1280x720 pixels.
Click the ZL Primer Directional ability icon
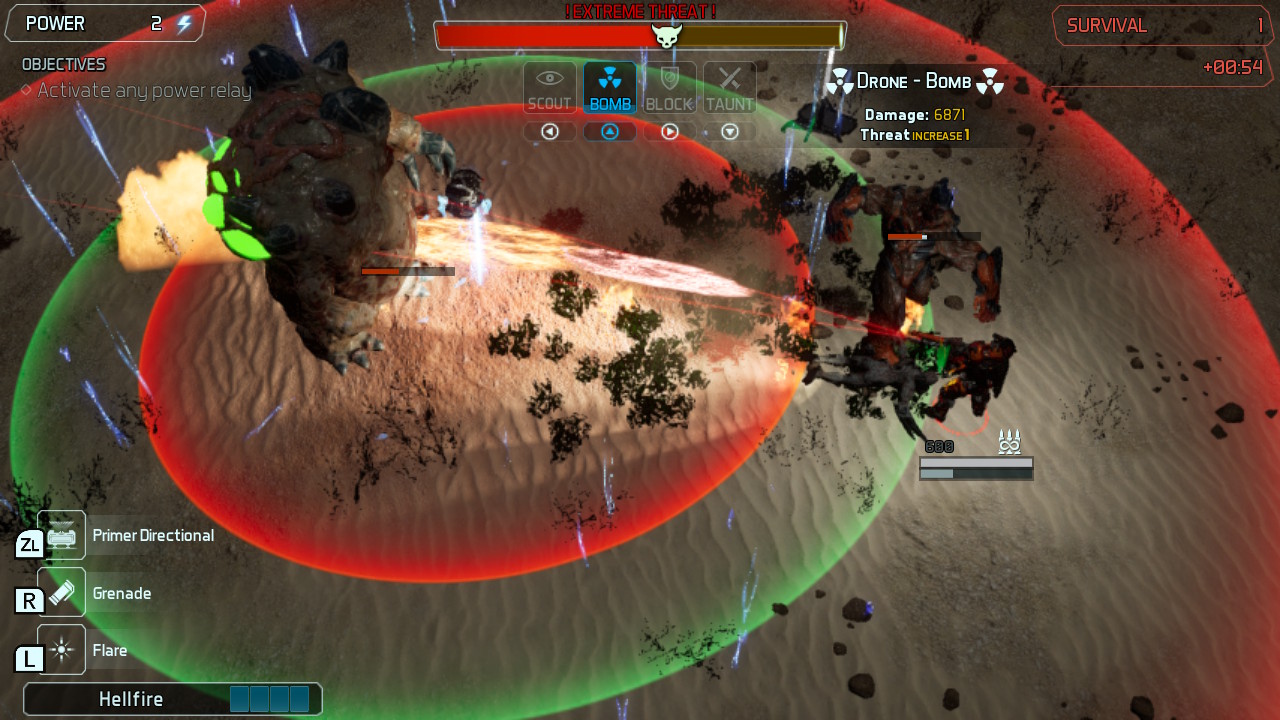(x=60, y=535)
